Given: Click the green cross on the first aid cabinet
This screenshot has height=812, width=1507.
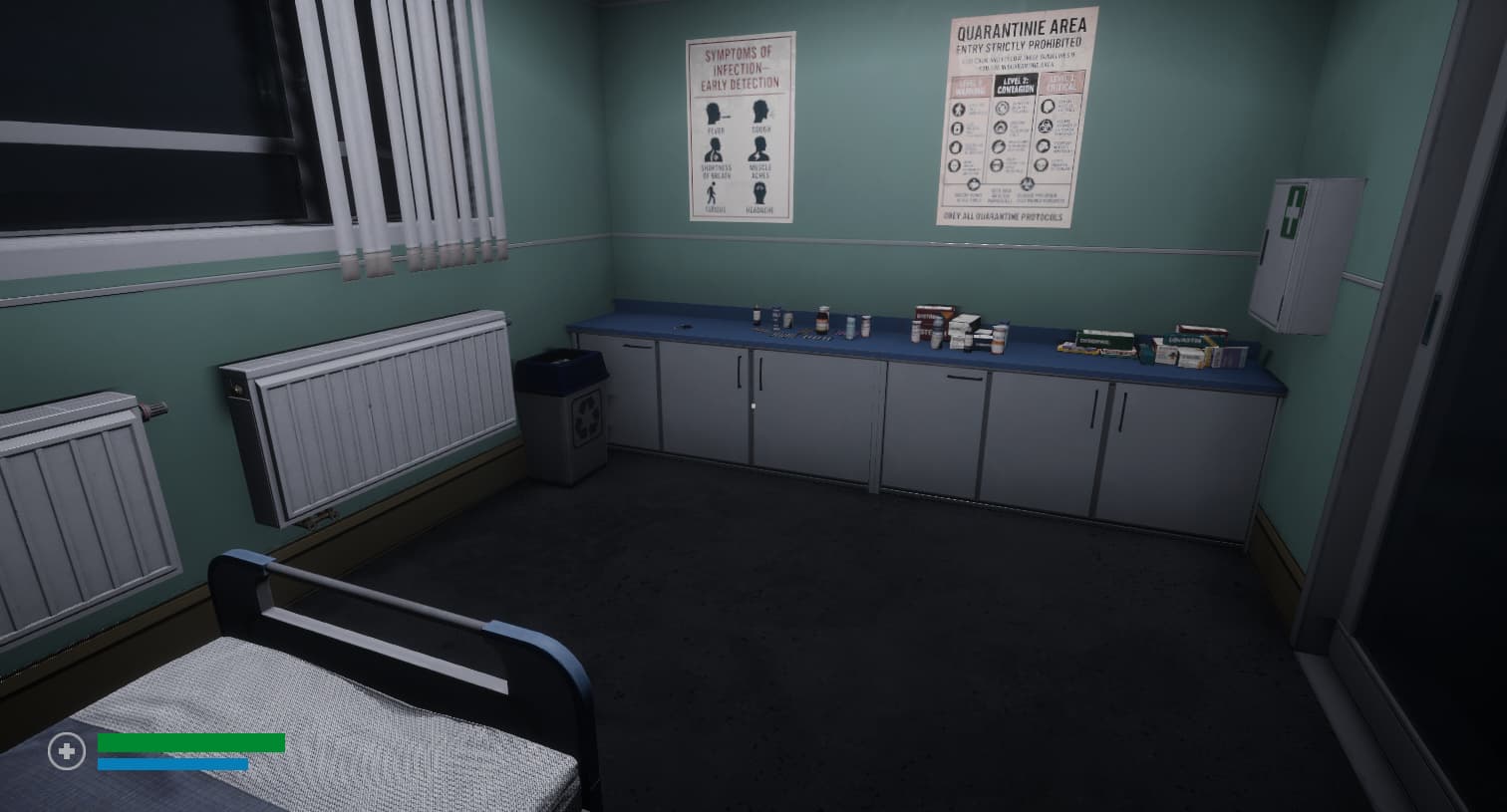Looking at the screenshot, I should pos(1292,211).
